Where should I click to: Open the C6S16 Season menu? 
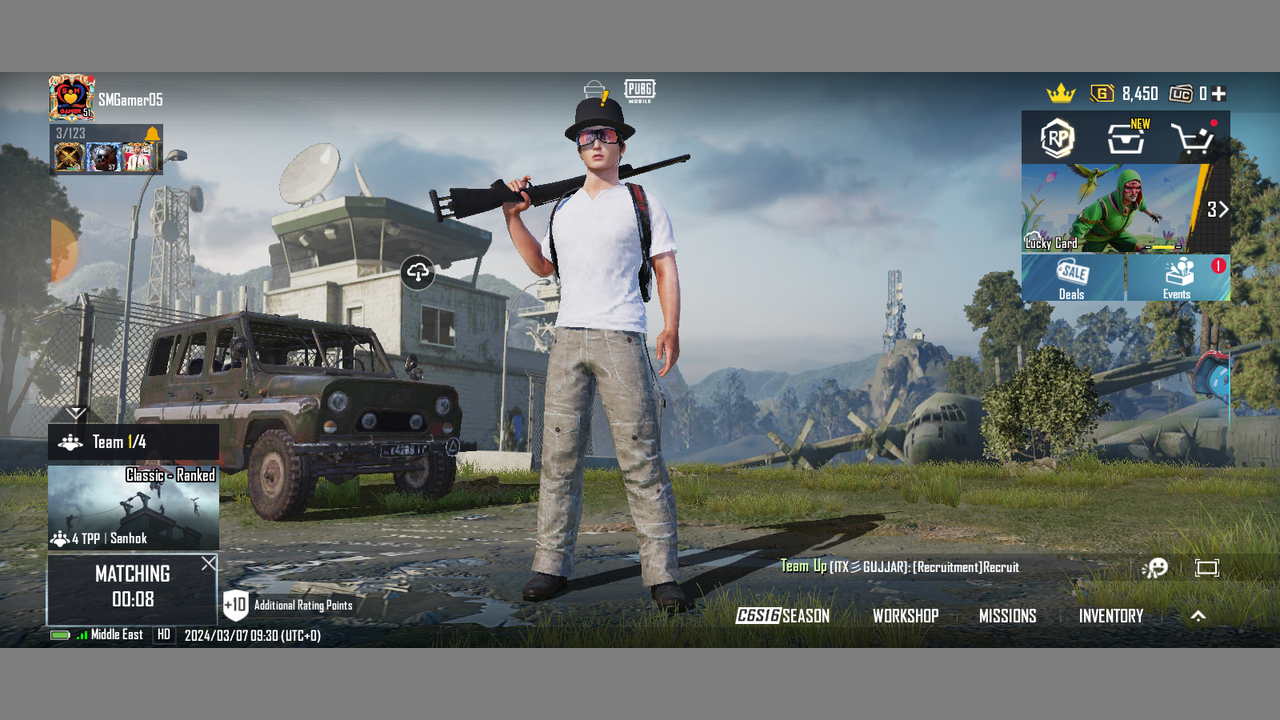(783, 616)
